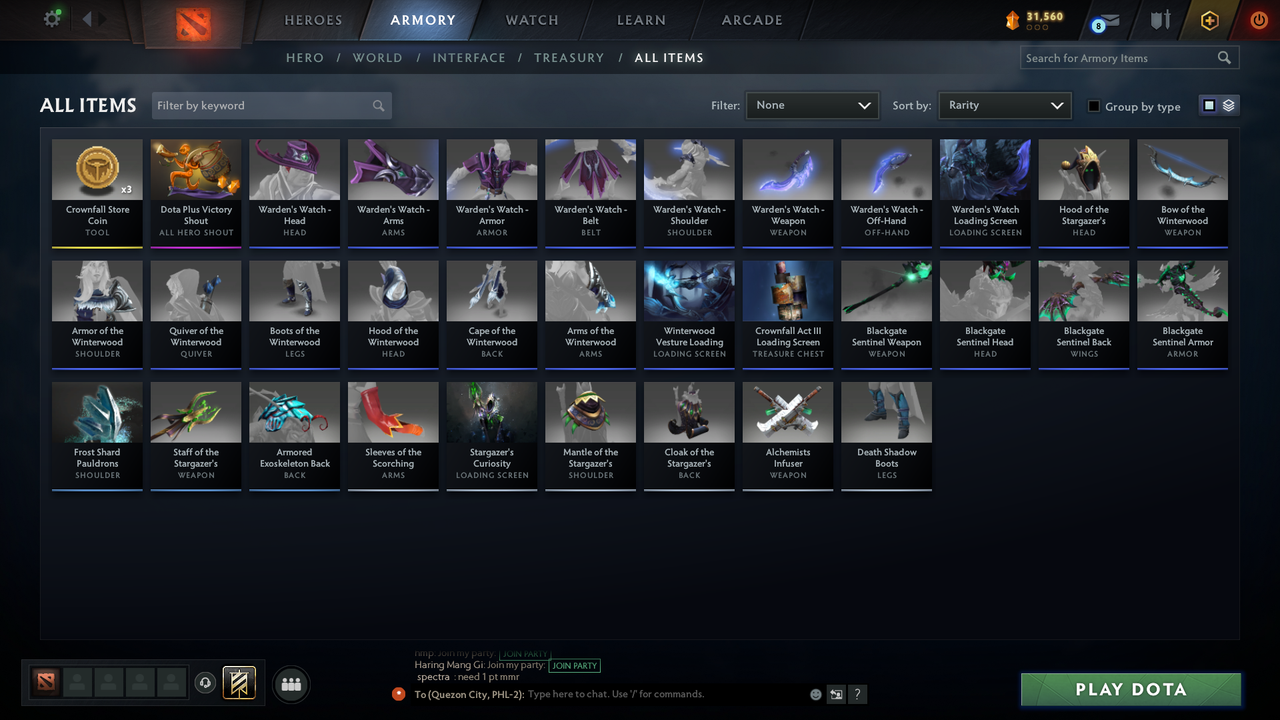This screenshot has width=1280, height=720.
Task: Toggle the stacked layers view option
Action: pyautogui.click(x=1227, y=104)
